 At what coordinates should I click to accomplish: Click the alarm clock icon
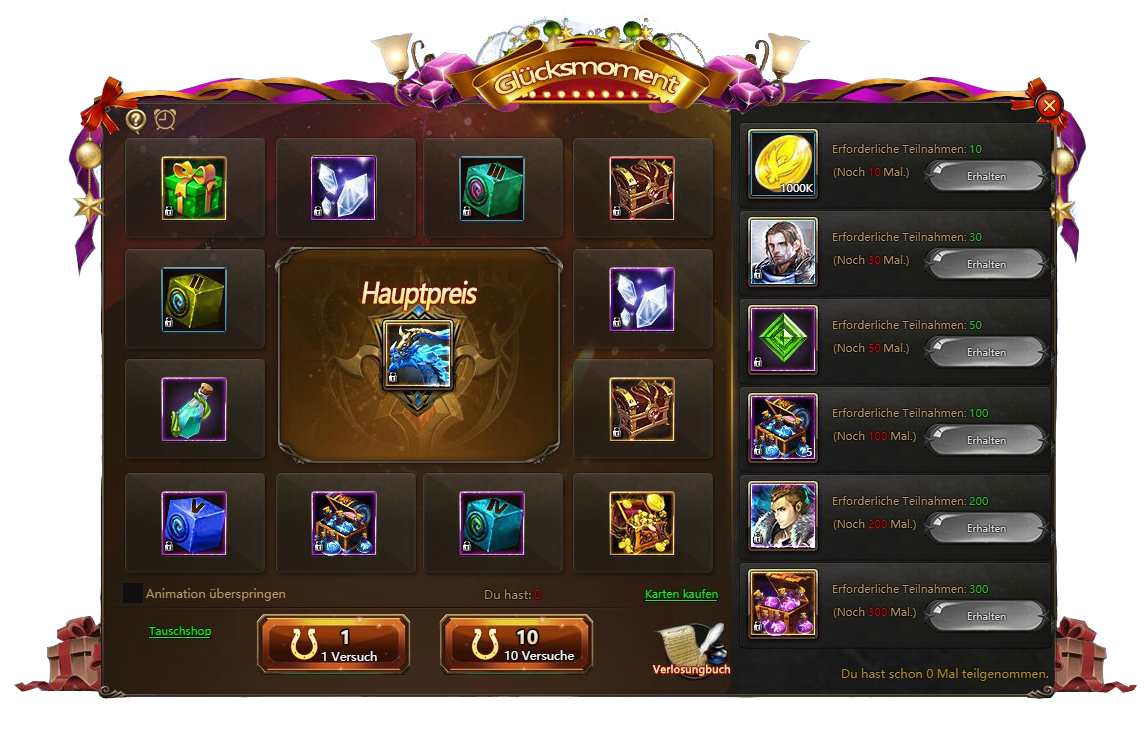165,120
